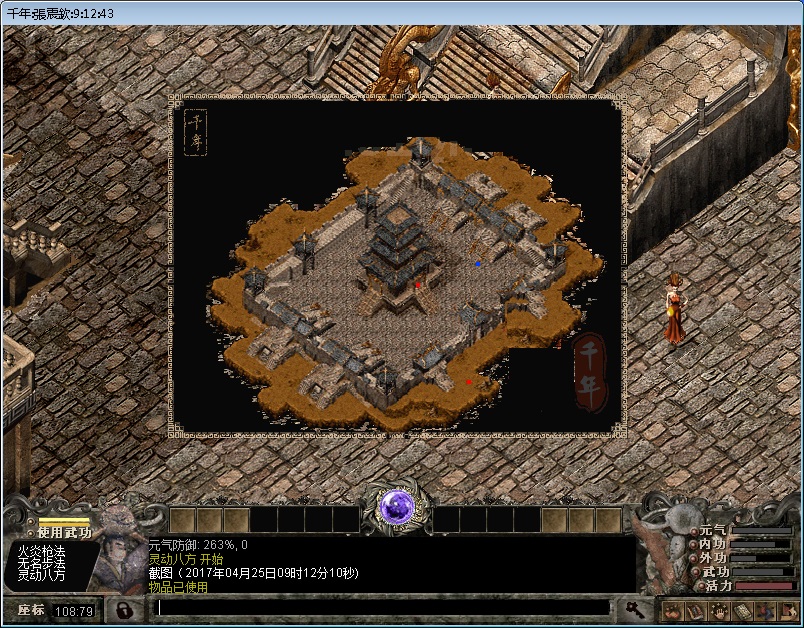Open the abacus icon in the bottom toolbar
This screenshot has height=628, width=804.
click(x=743, y=610)
